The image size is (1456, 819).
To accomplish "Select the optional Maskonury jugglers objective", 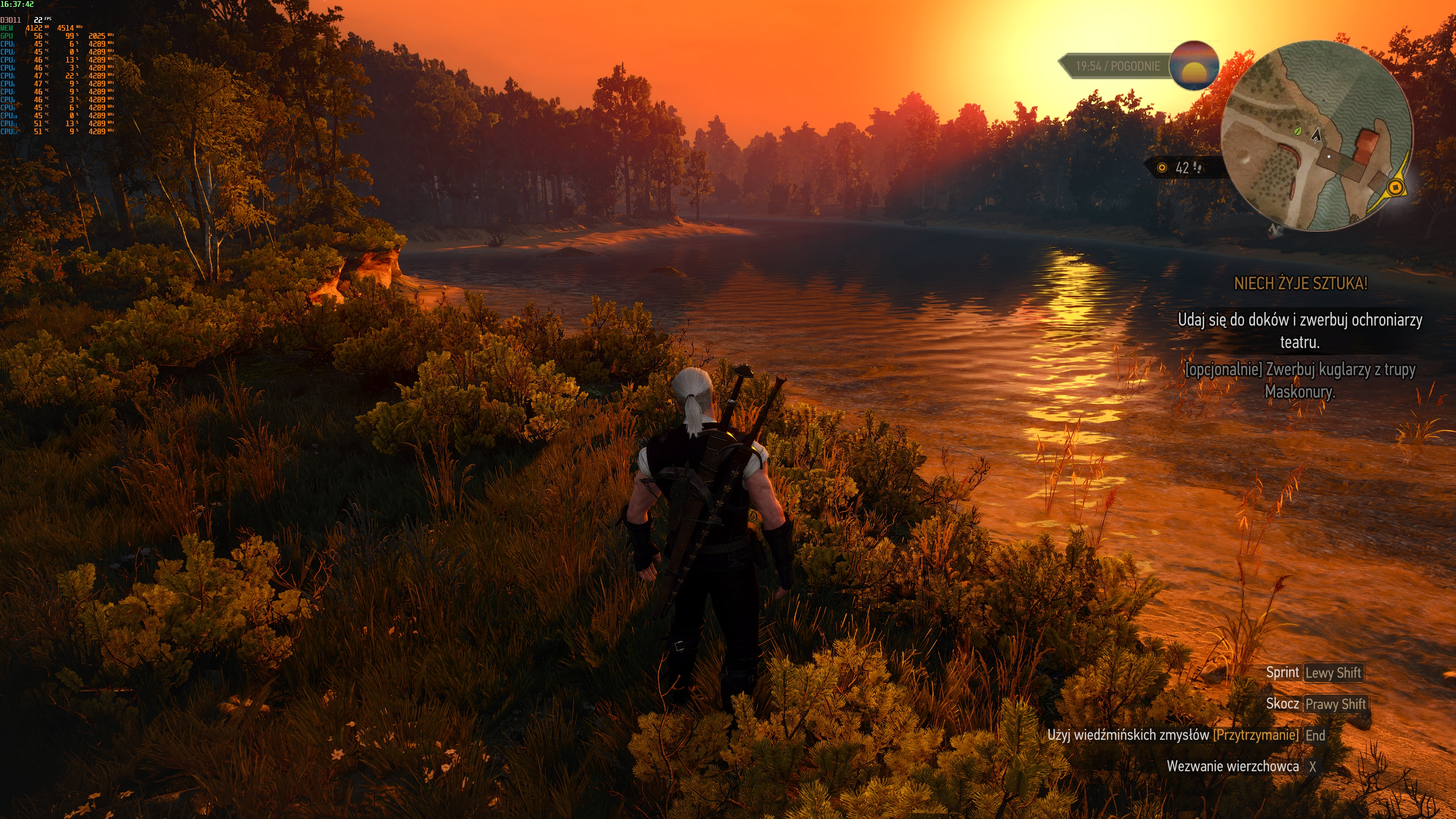I will coord(1300,380).
